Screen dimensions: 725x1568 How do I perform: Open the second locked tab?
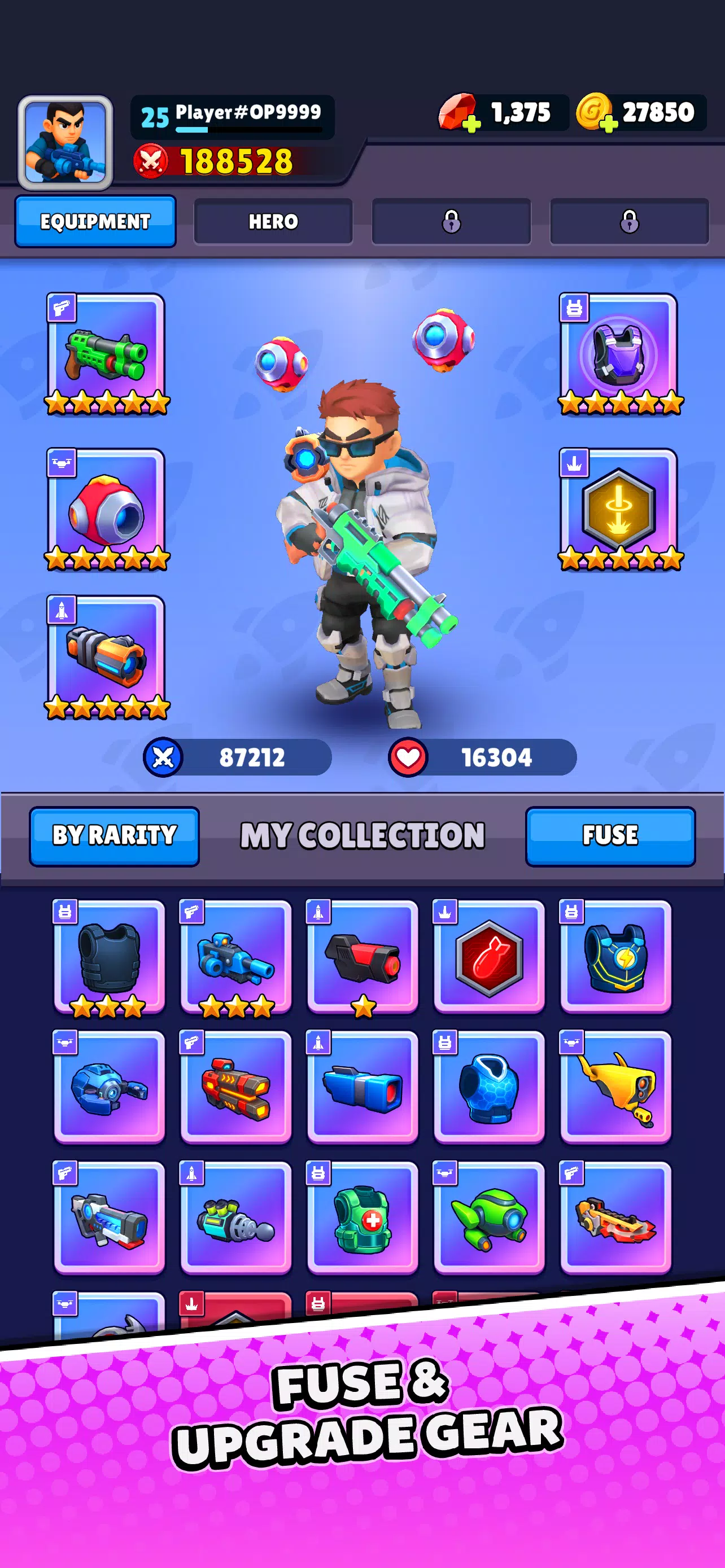pos(630,222)
